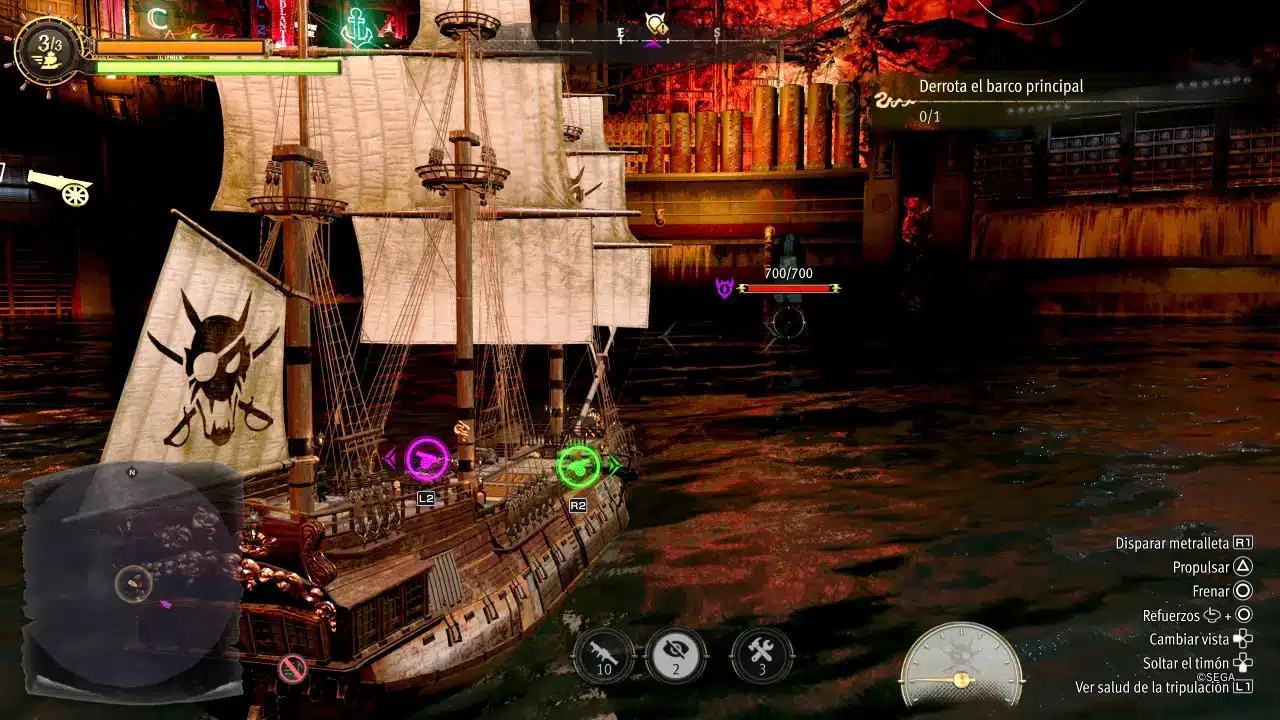Use the hammer and wrench repair kit
Viewport: 1280px width, 720px height.
point(761,655)
